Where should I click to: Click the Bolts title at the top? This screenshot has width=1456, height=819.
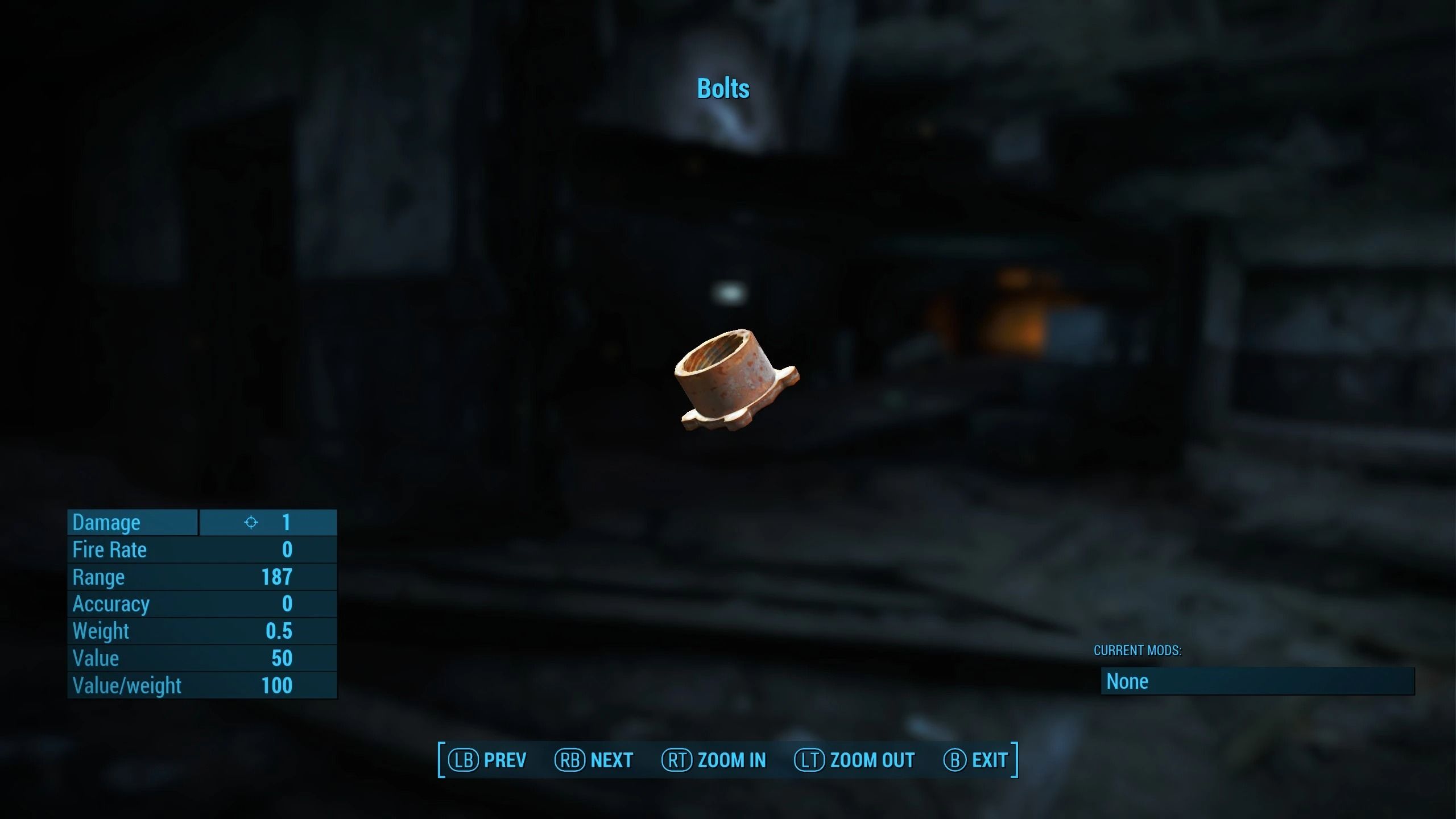click(723, 89)
